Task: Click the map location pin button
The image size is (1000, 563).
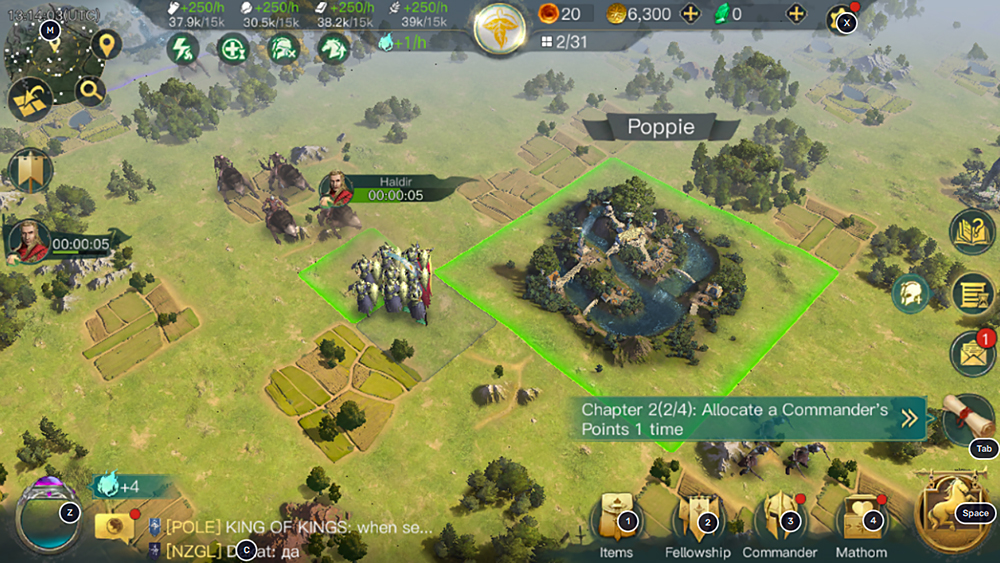Action: click(105, 45)
